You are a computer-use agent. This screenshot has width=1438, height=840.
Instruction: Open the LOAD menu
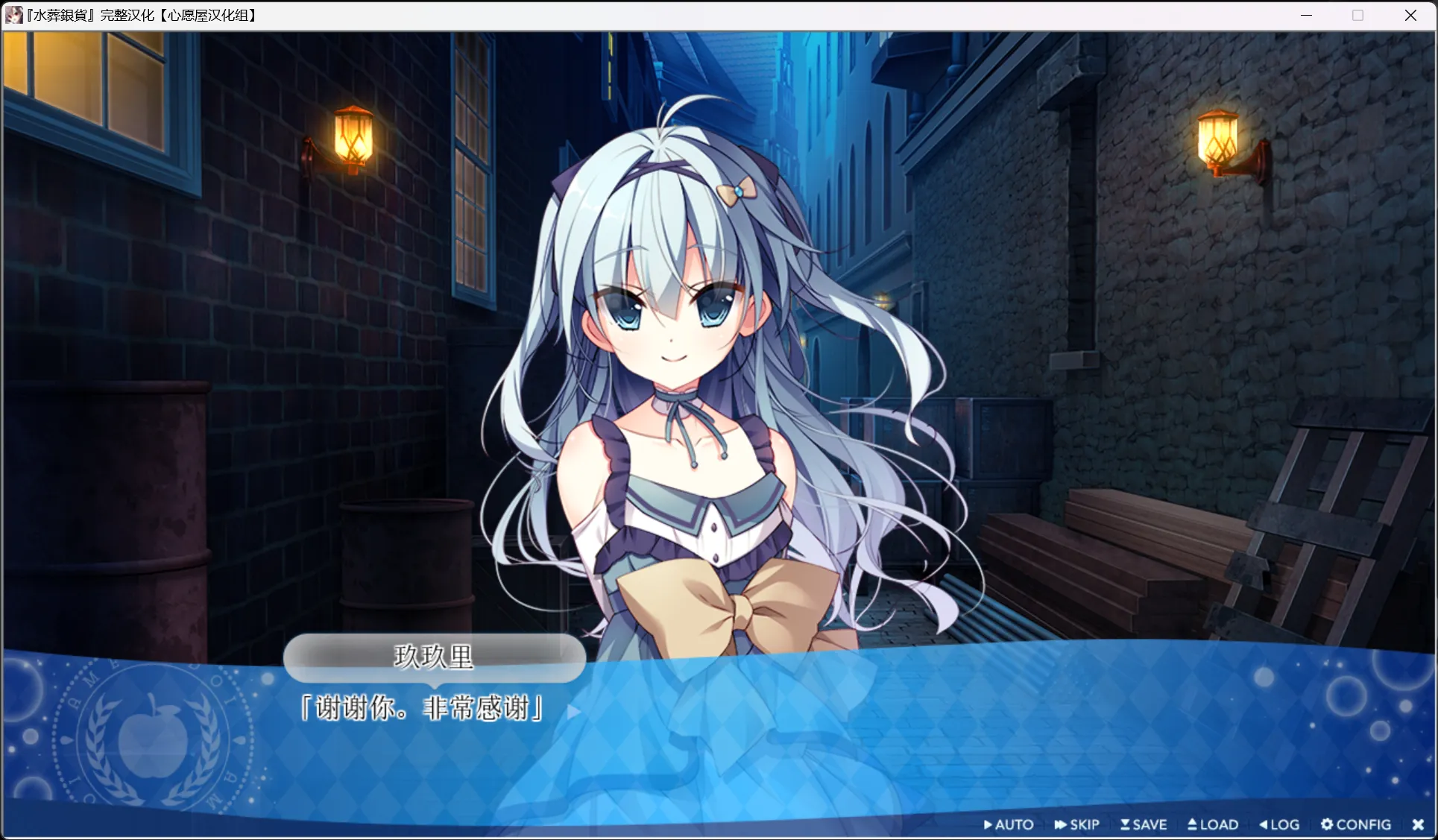pyautogui.click(x=1213, y=824)
